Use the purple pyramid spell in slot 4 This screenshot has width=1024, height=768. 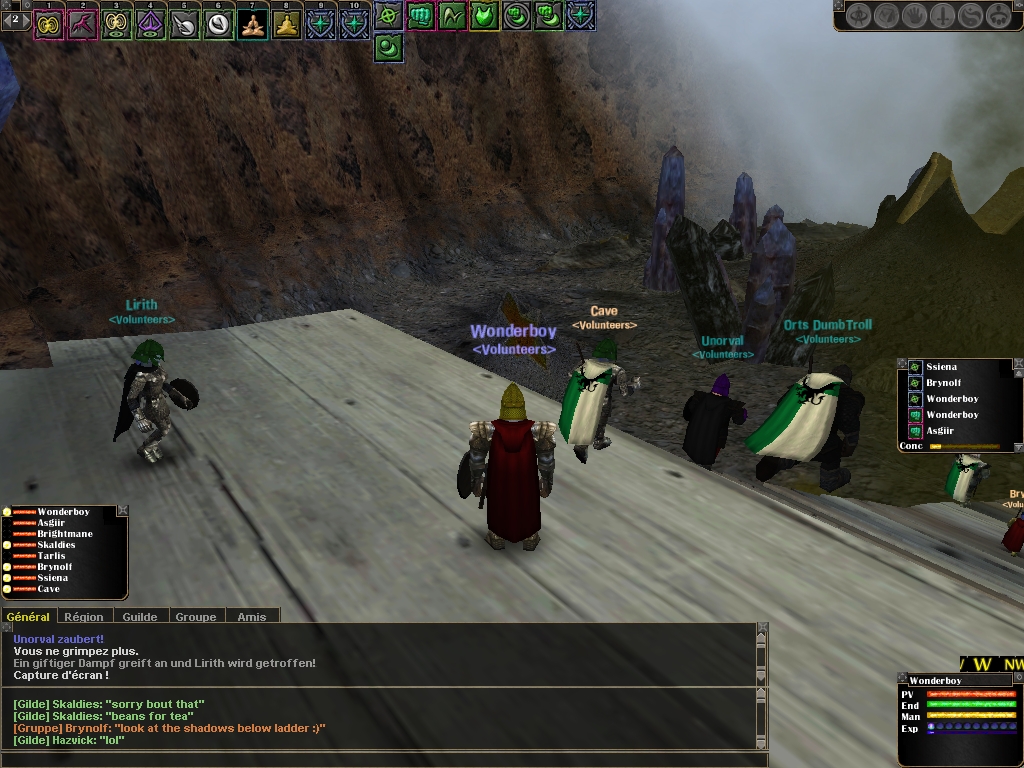coord(150,24)
